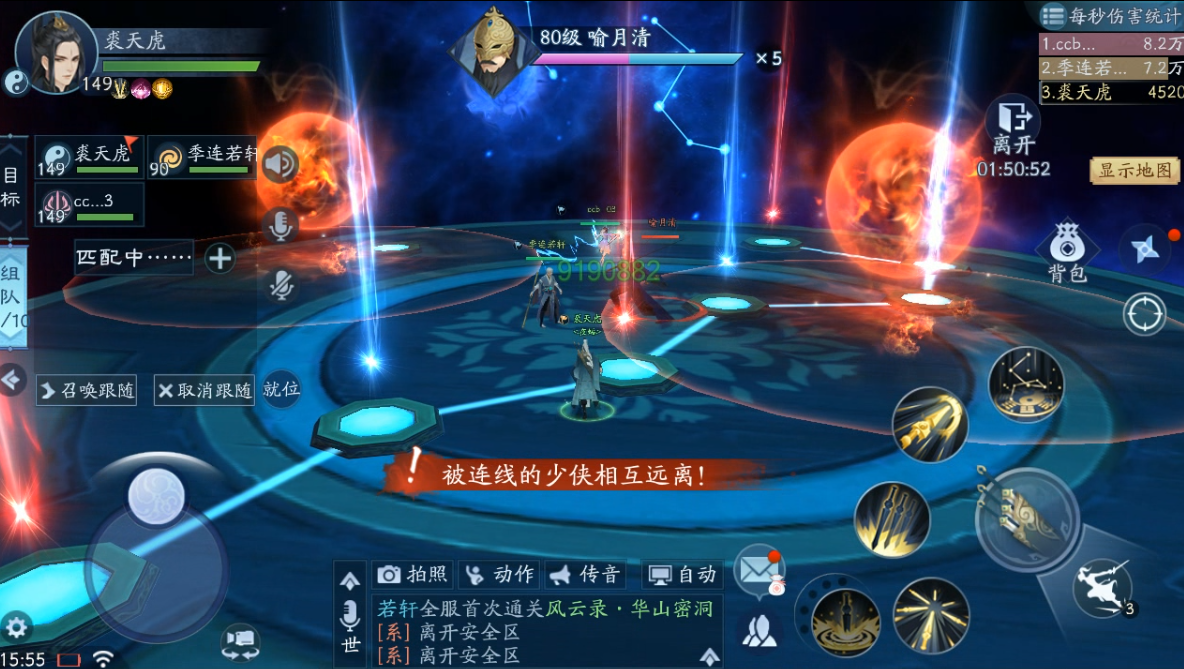Open the 拍照 photo mode
The width and height of the screenshot is (1184, 669).
[x=413, y=574]
